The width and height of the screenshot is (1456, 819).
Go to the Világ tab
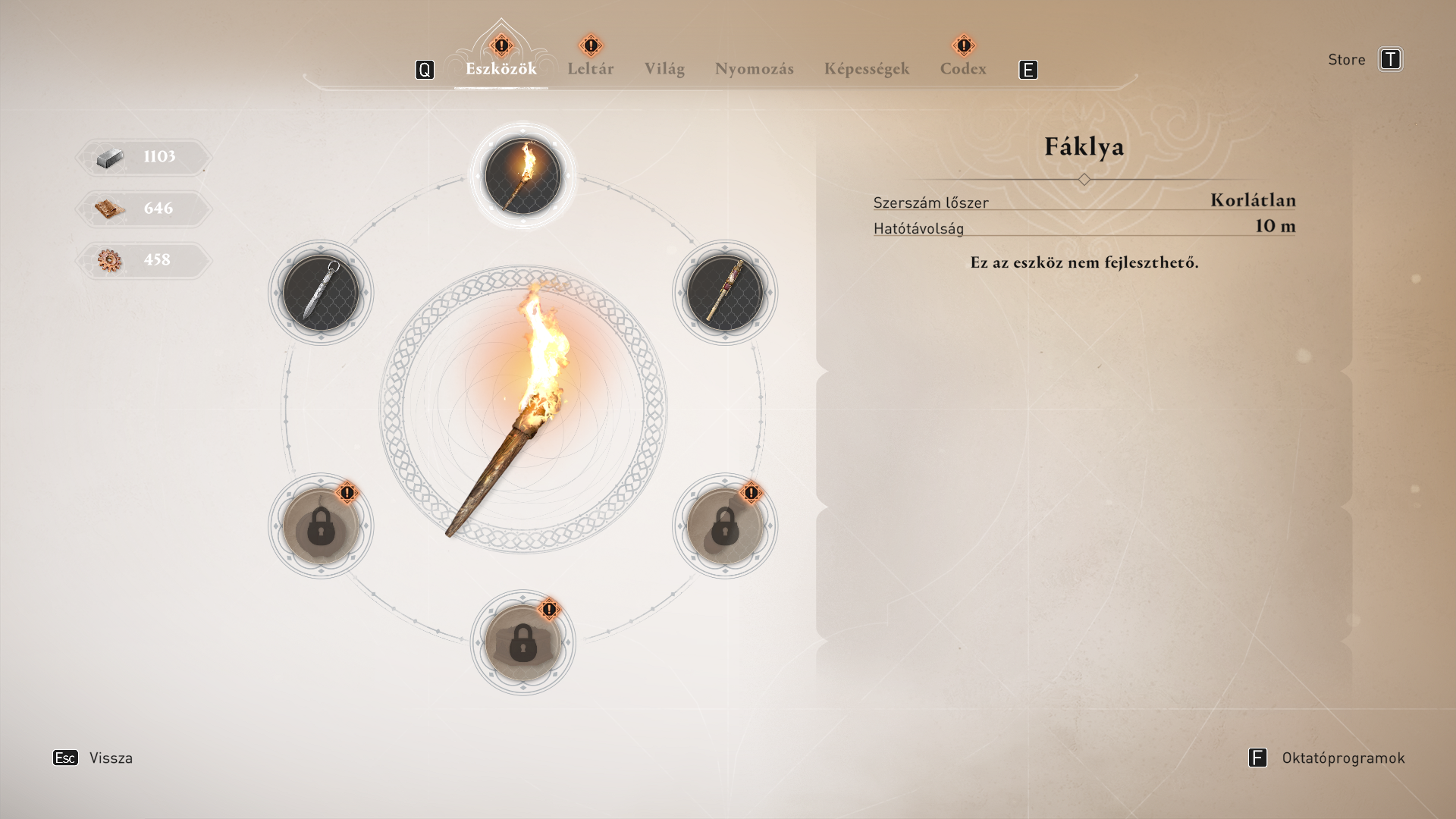coord(664,69)
